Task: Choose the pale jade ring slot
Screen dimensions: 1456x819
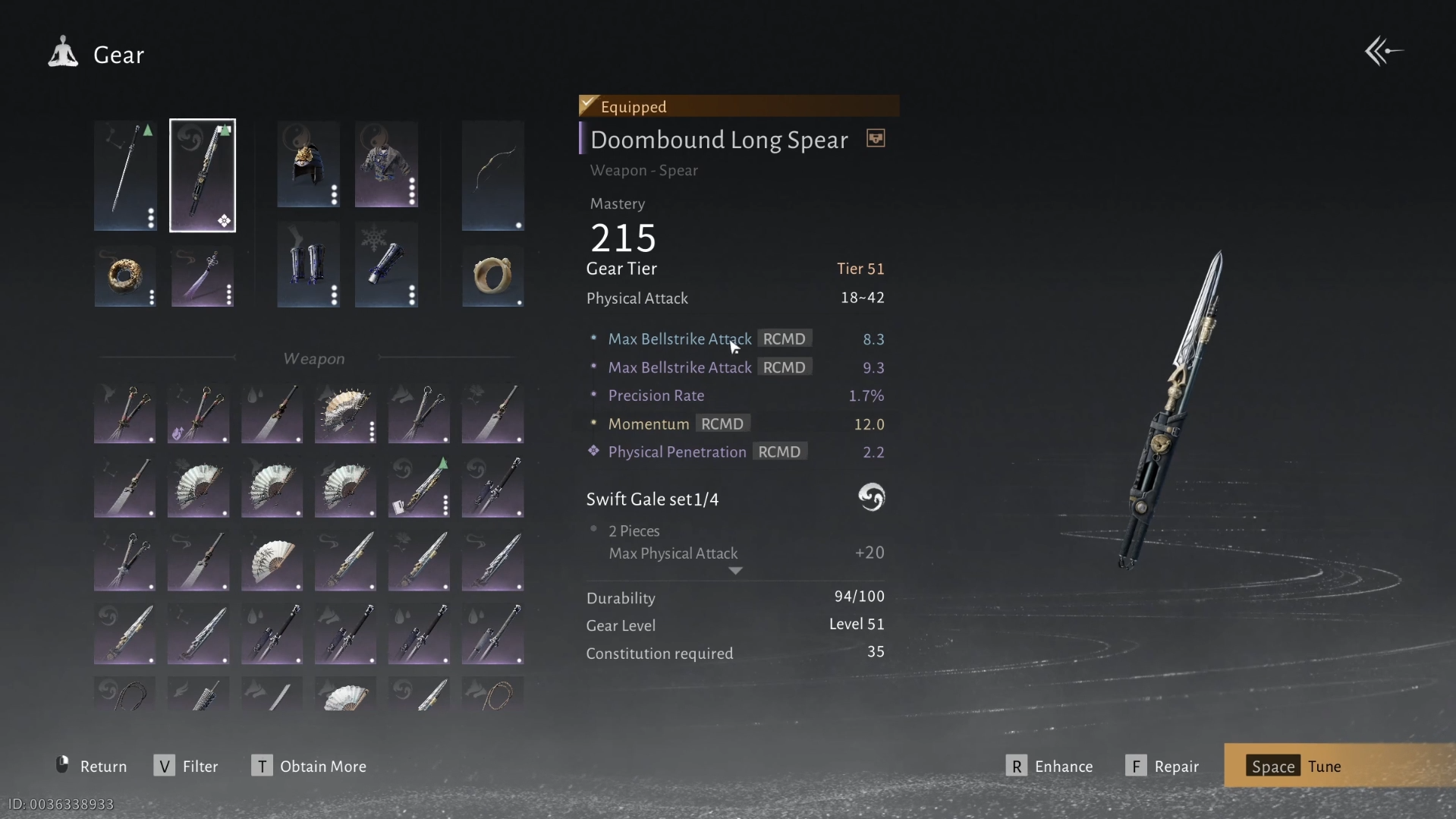Action: [492, 276]
